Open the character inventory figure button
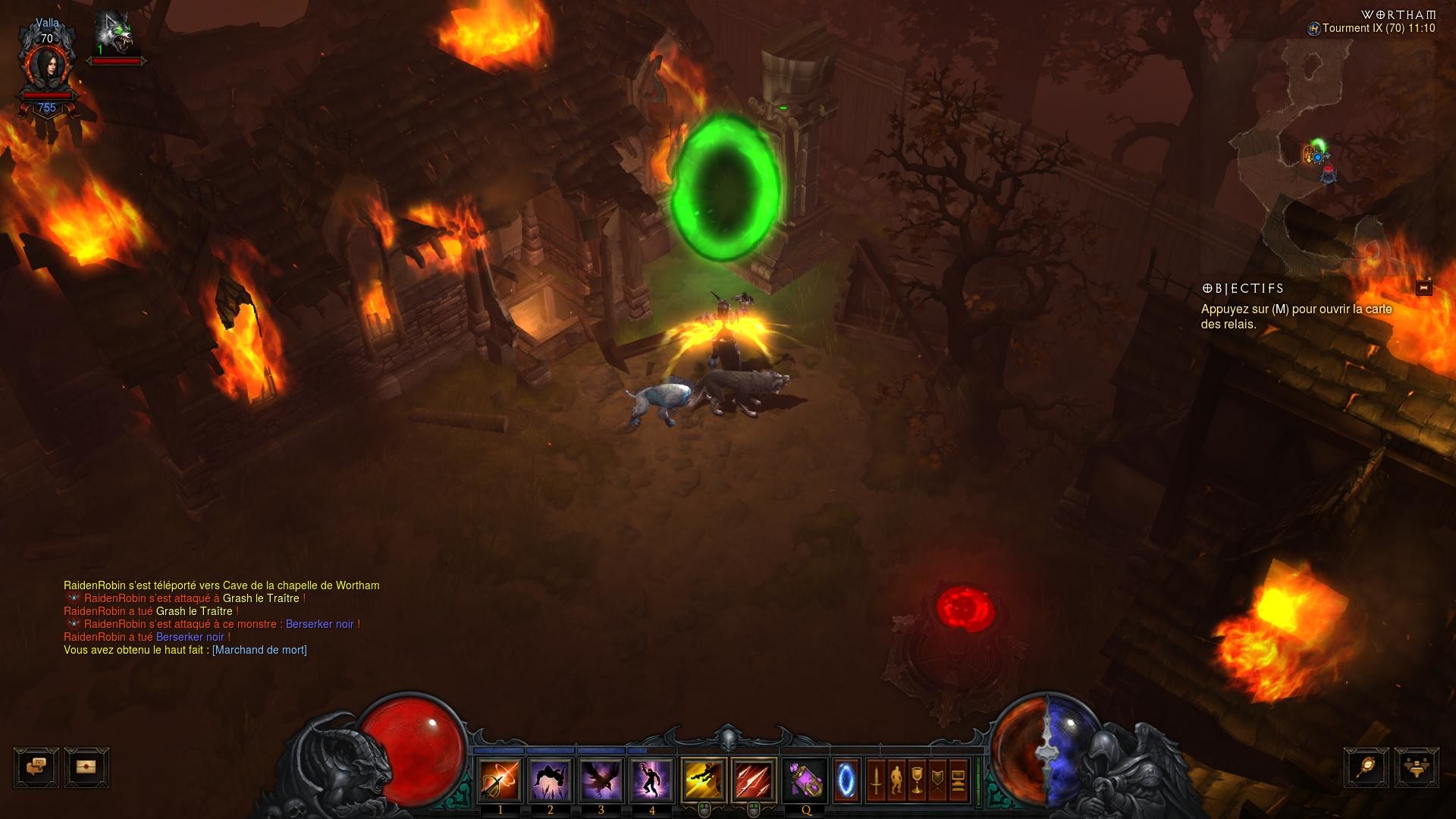 coord(896,780)
